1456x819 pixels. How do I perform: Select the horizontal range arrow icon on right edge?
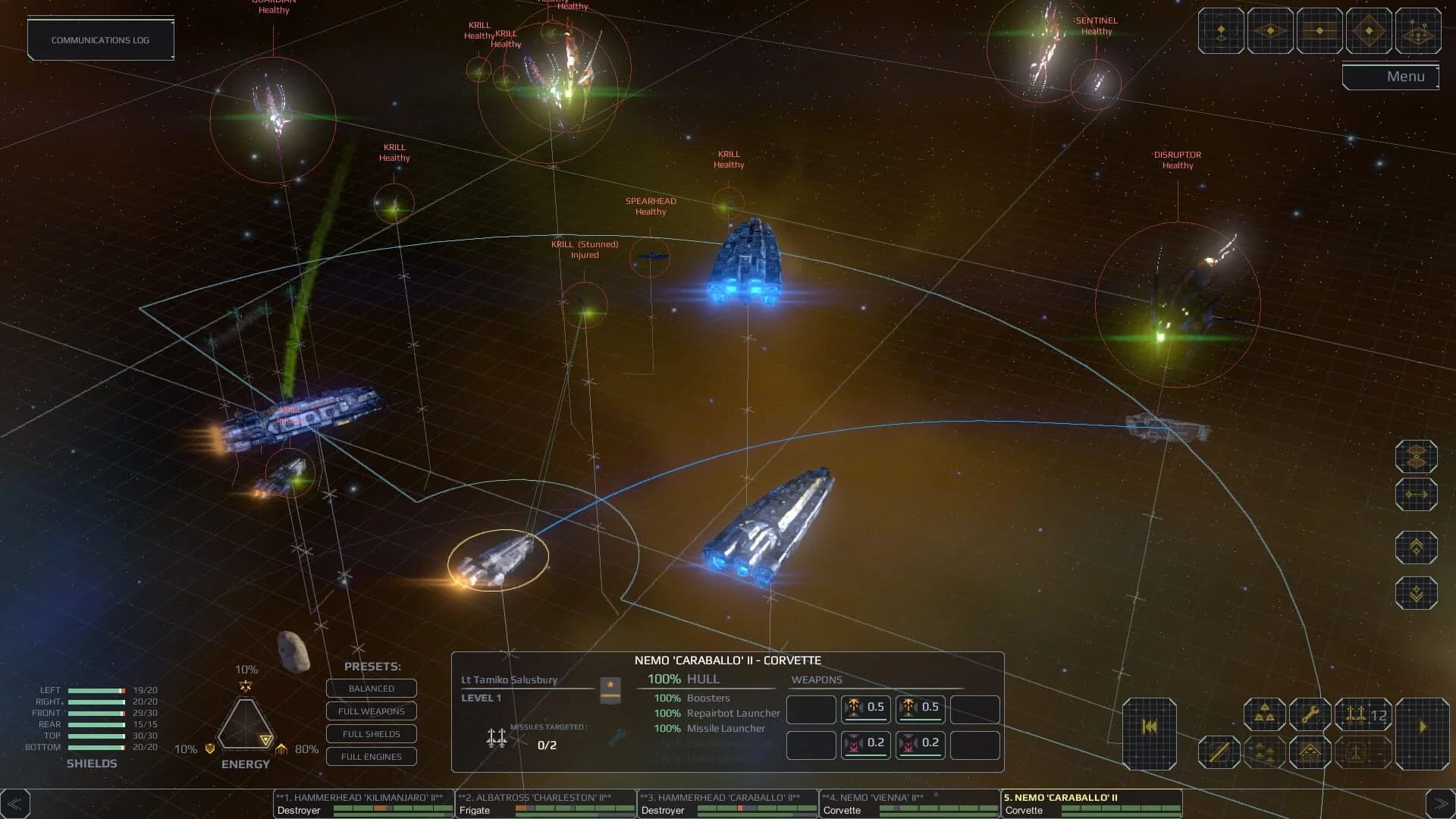coord(1417,494)
